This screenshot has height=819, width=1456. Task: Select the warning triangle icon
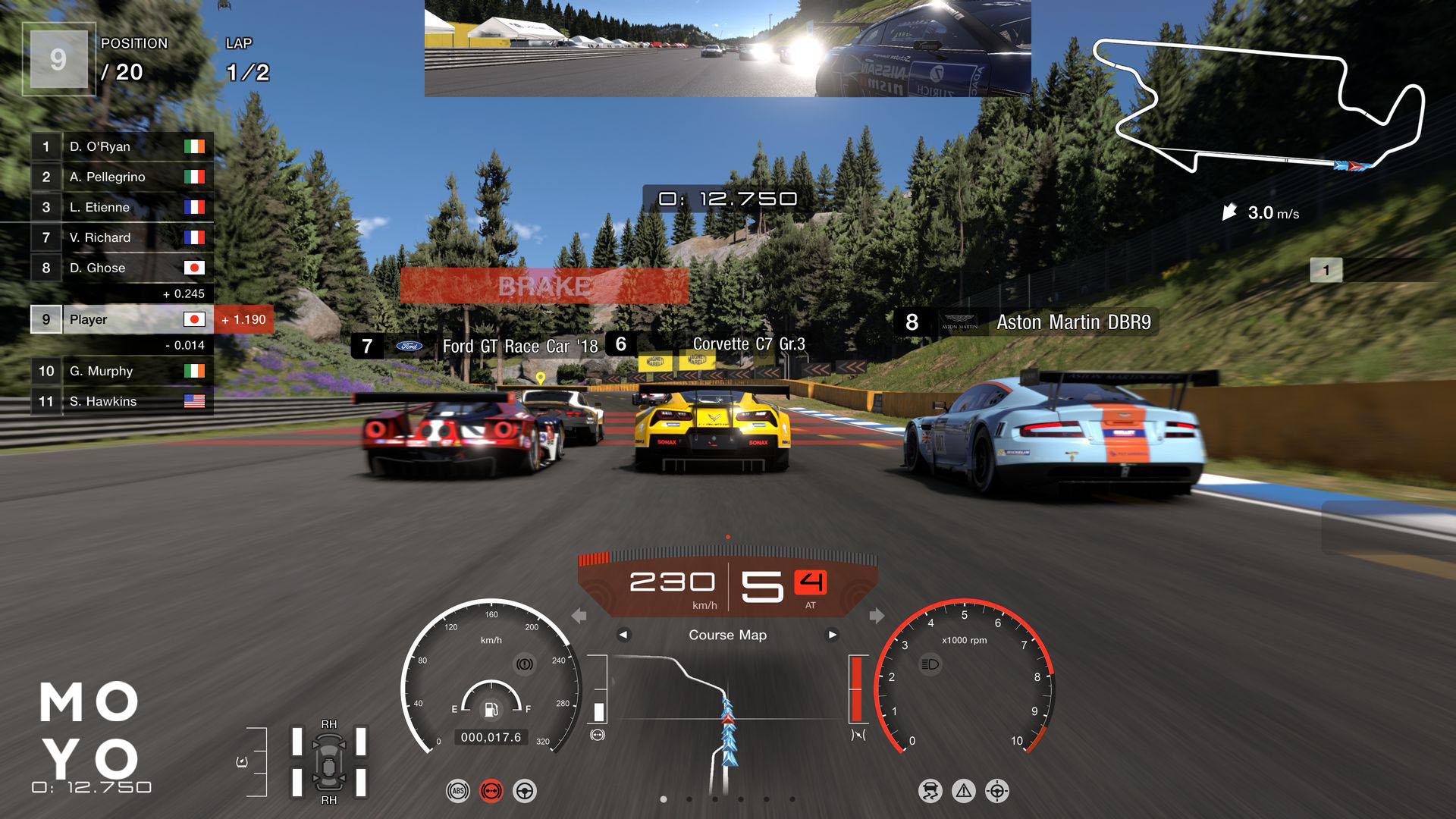[x=965, y=789]
